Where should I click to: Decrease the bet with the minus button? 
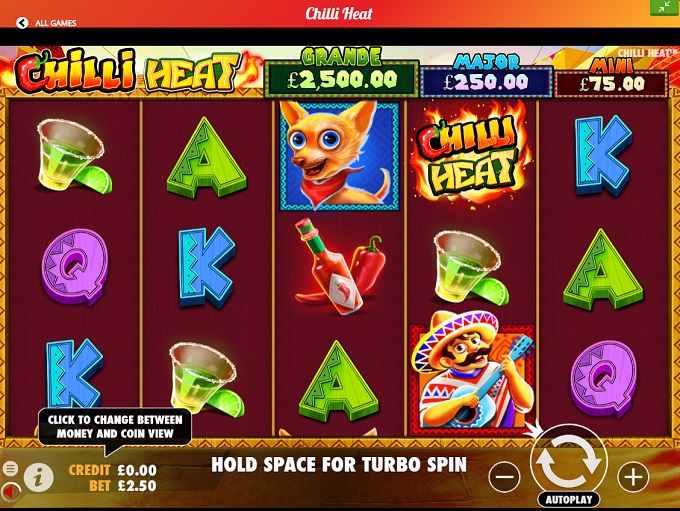tap(505, 477)
